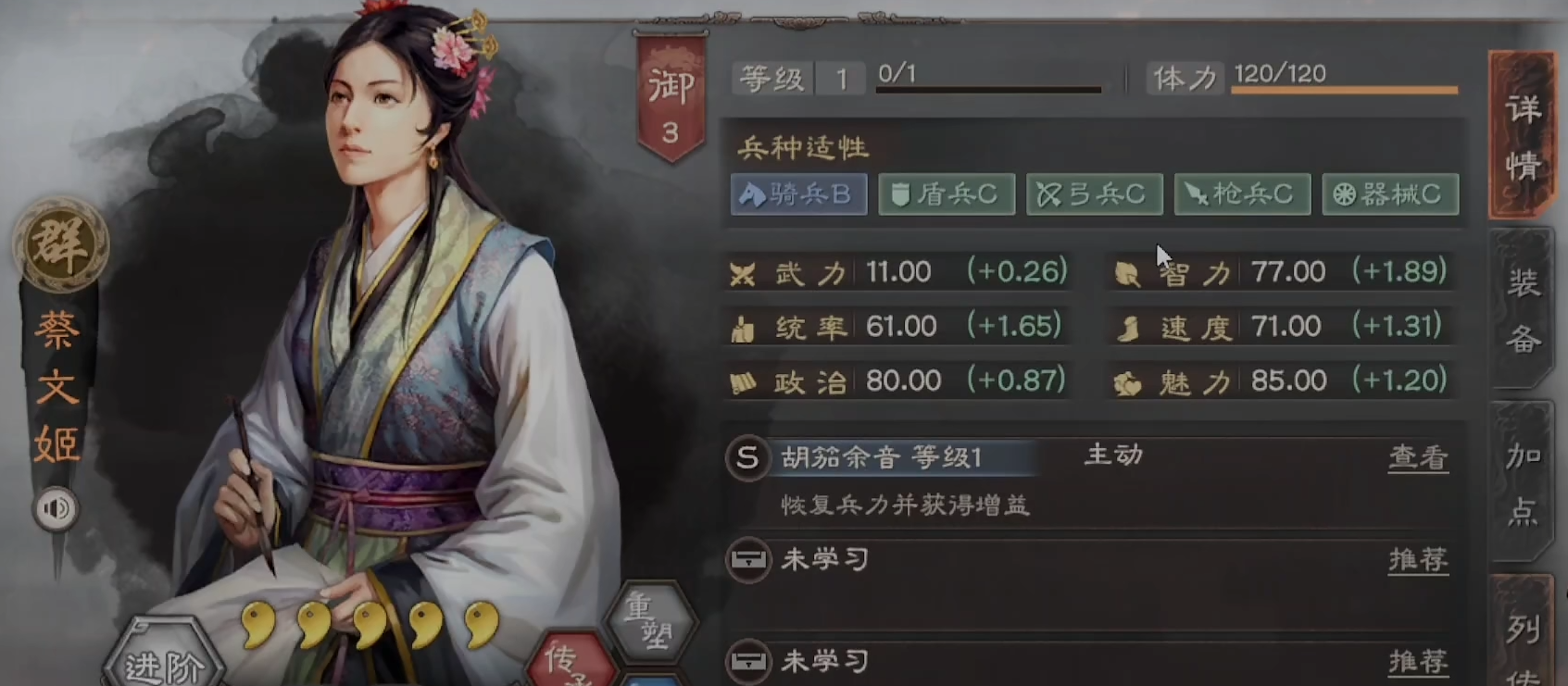Select the 骑兵B cavalry aptitude icon

coord(797,194)
